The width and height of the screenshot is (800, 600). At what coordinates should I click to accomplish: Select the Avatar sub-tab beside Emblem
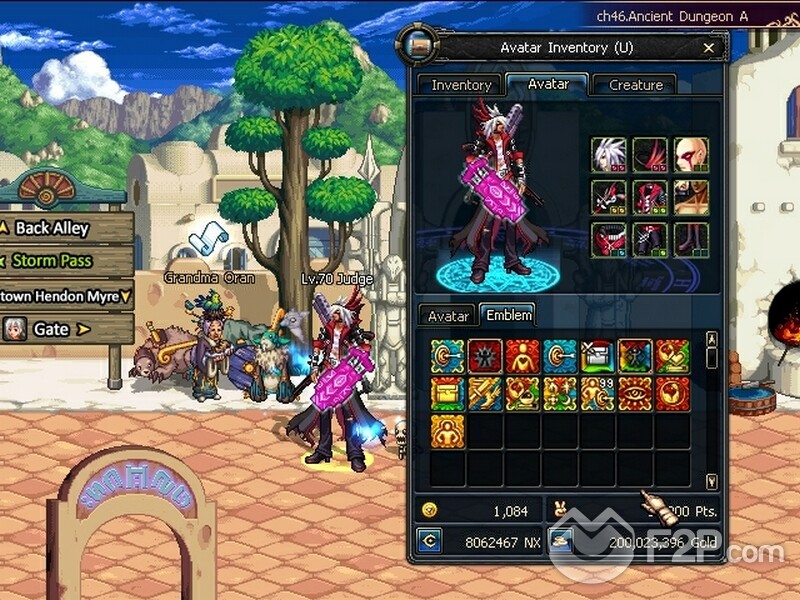(449, 316)
